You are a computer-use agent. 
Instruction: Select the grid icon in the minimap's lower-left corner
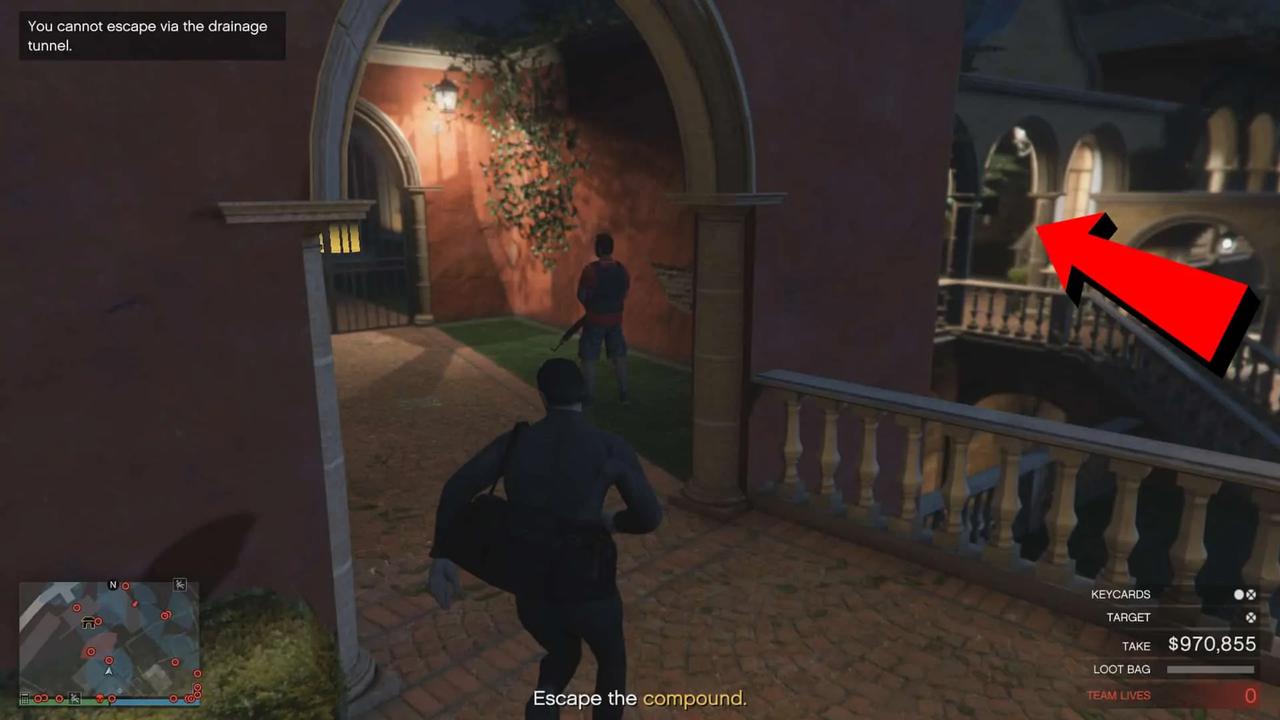point(24,698)
